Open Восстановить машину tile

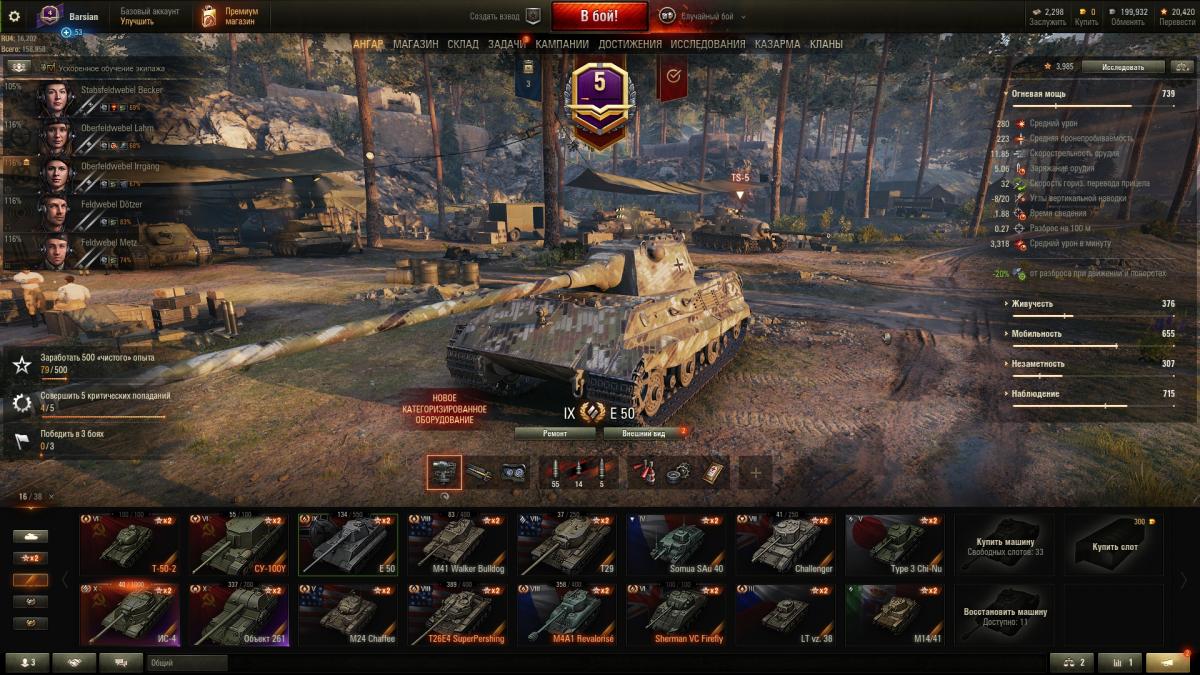(1005, 616)
